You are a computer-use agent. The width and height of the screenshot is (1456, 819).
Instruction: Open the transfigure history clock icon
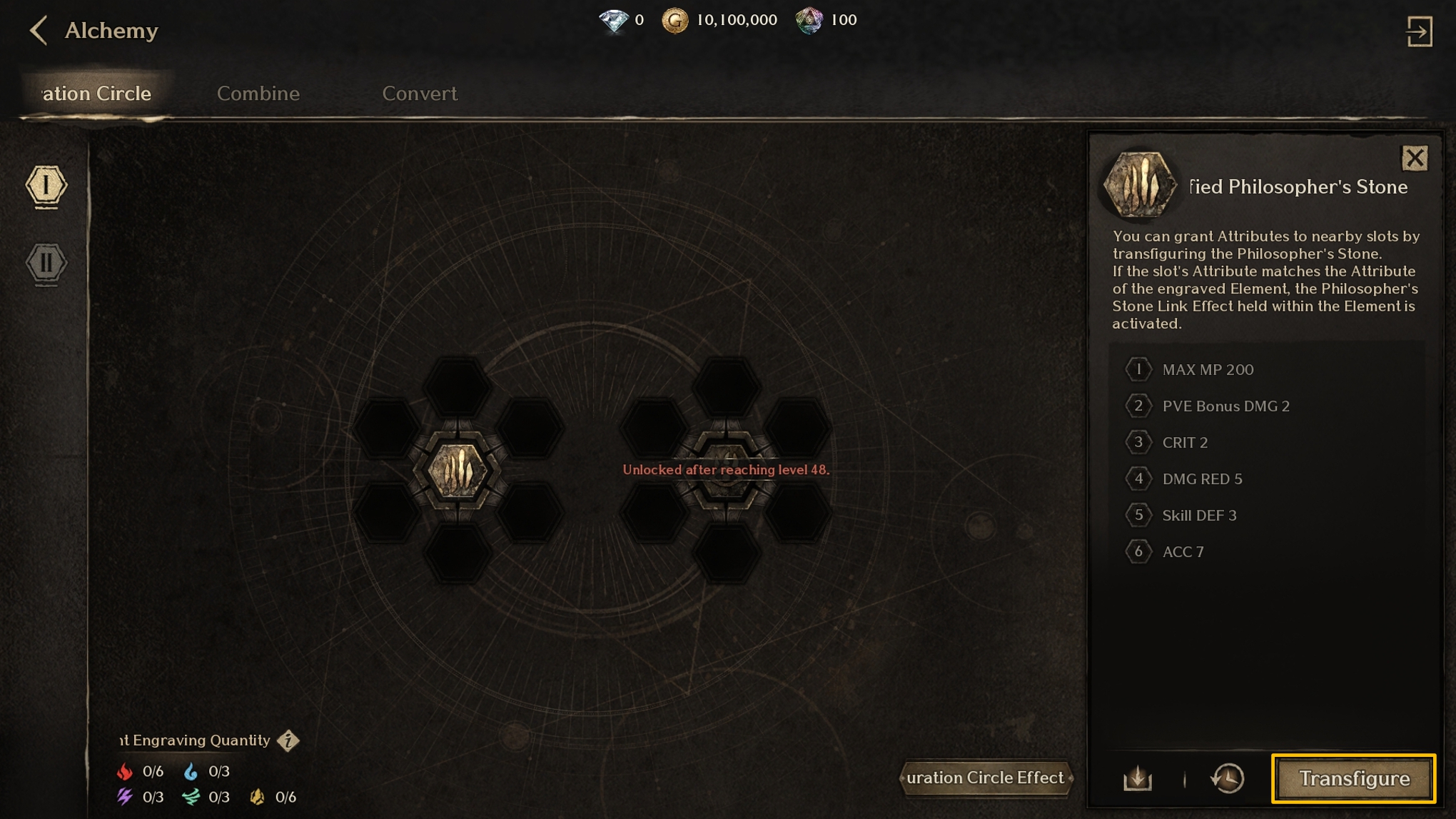click(x=1228, y=778)
